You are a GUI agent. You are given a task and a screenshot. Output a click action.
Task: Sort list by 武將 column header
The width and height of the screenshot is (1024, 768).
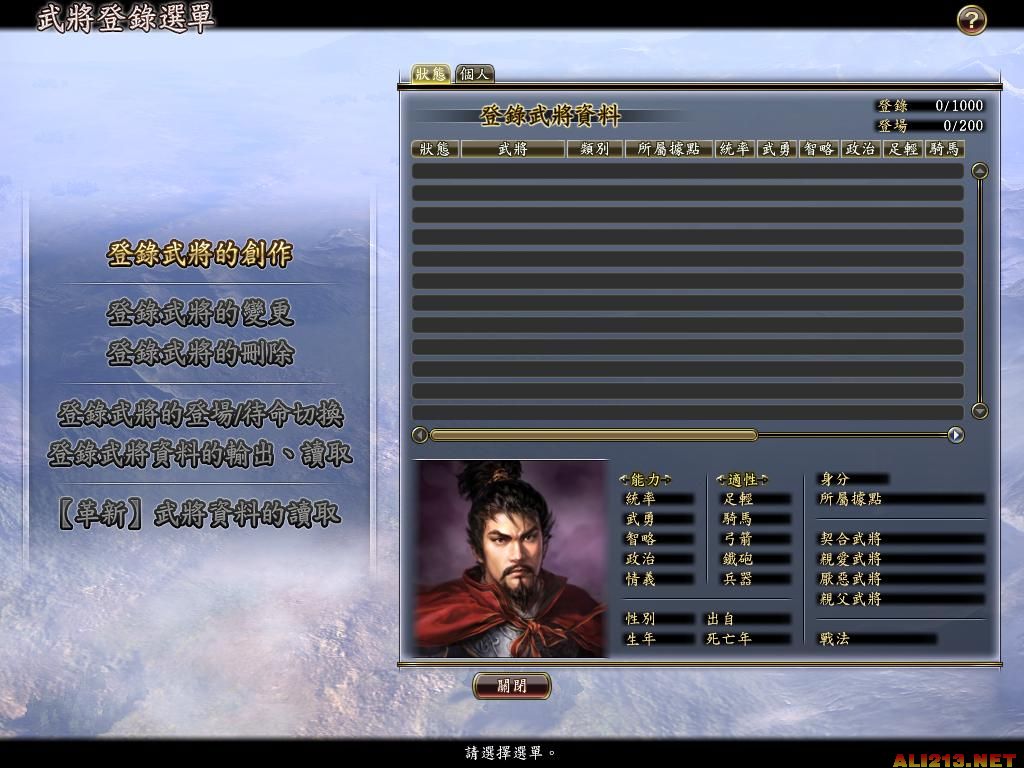tap(512, 149)
